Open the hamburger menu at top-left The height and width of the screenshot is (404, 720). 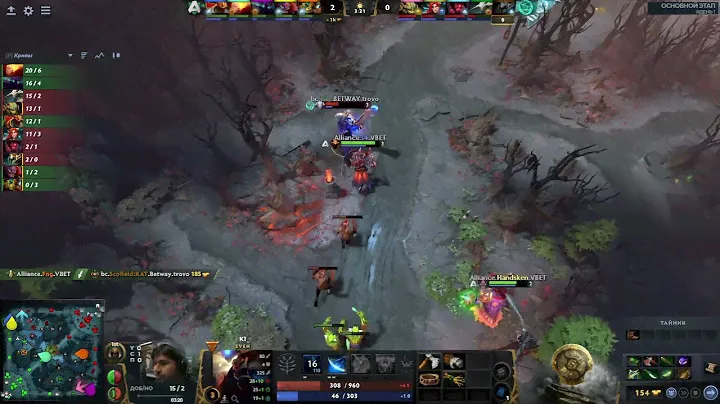tap(45, 10)
